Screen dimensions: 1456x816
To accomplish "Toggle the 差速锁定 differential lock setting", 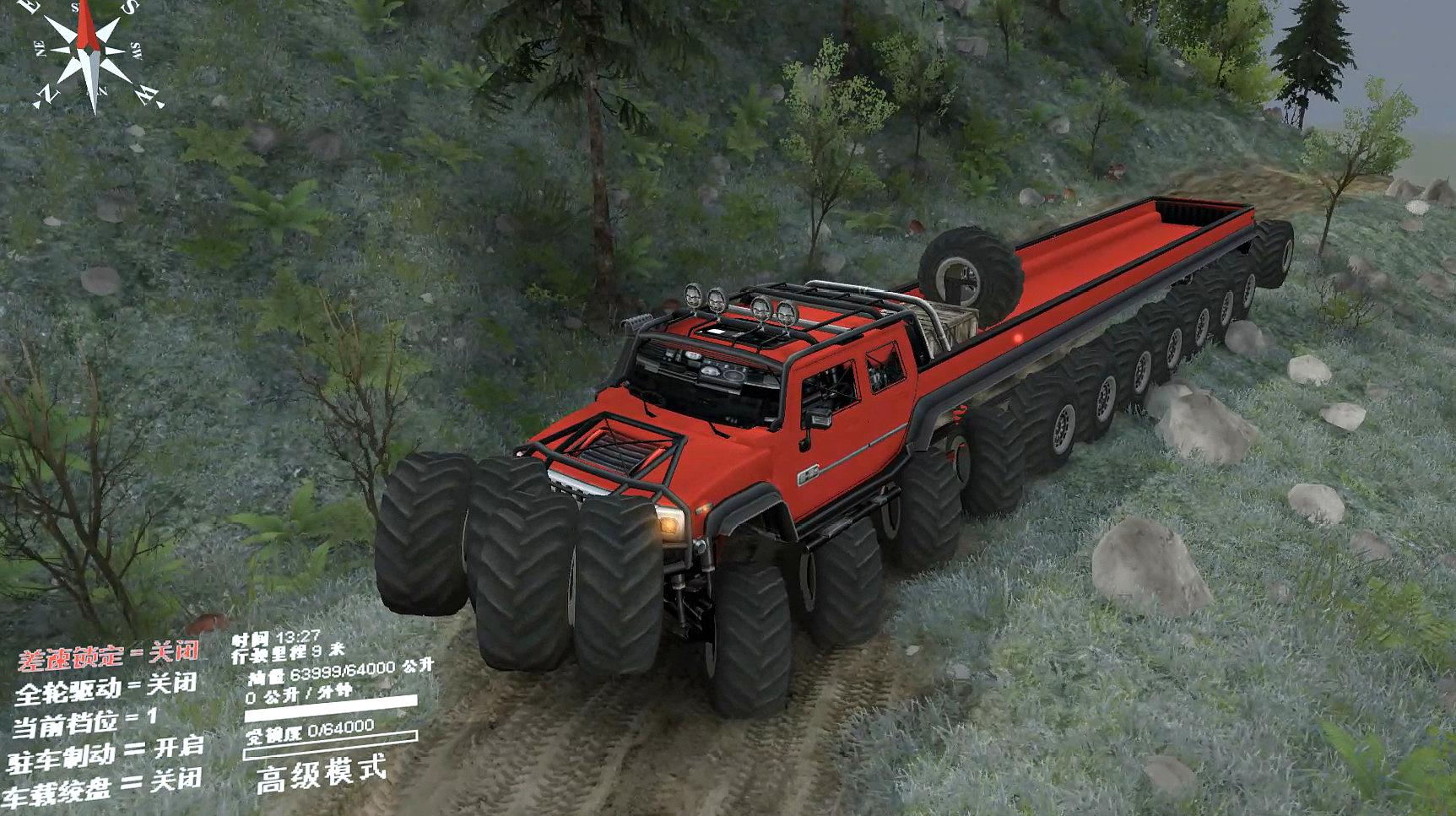I will pos(108,654).
